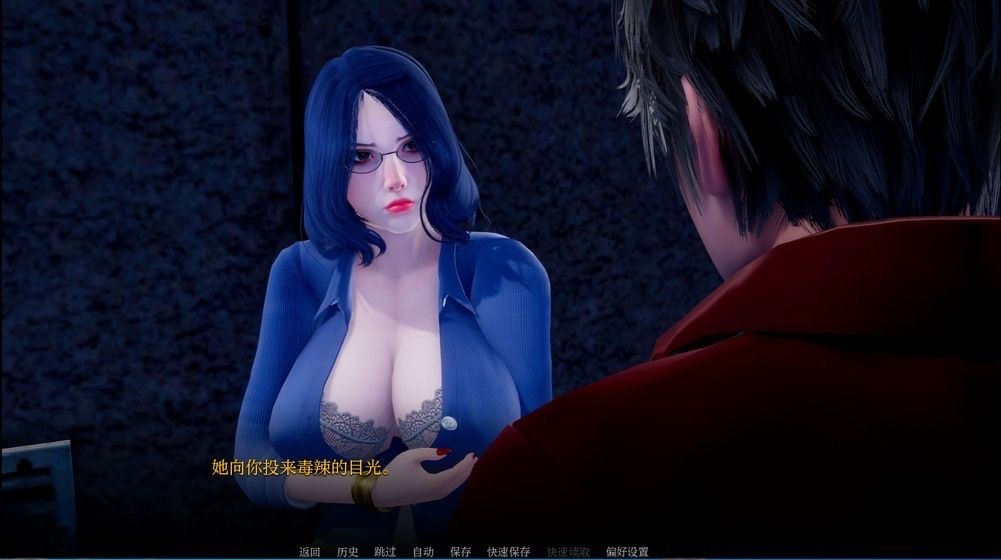
Task: Select 快速读取 quick load option
Action: pos(568,551)
